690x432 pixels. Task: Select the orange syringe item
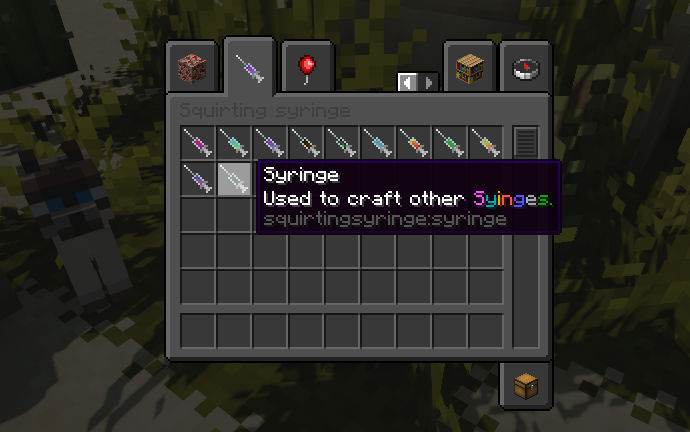(x=414, y=143)
